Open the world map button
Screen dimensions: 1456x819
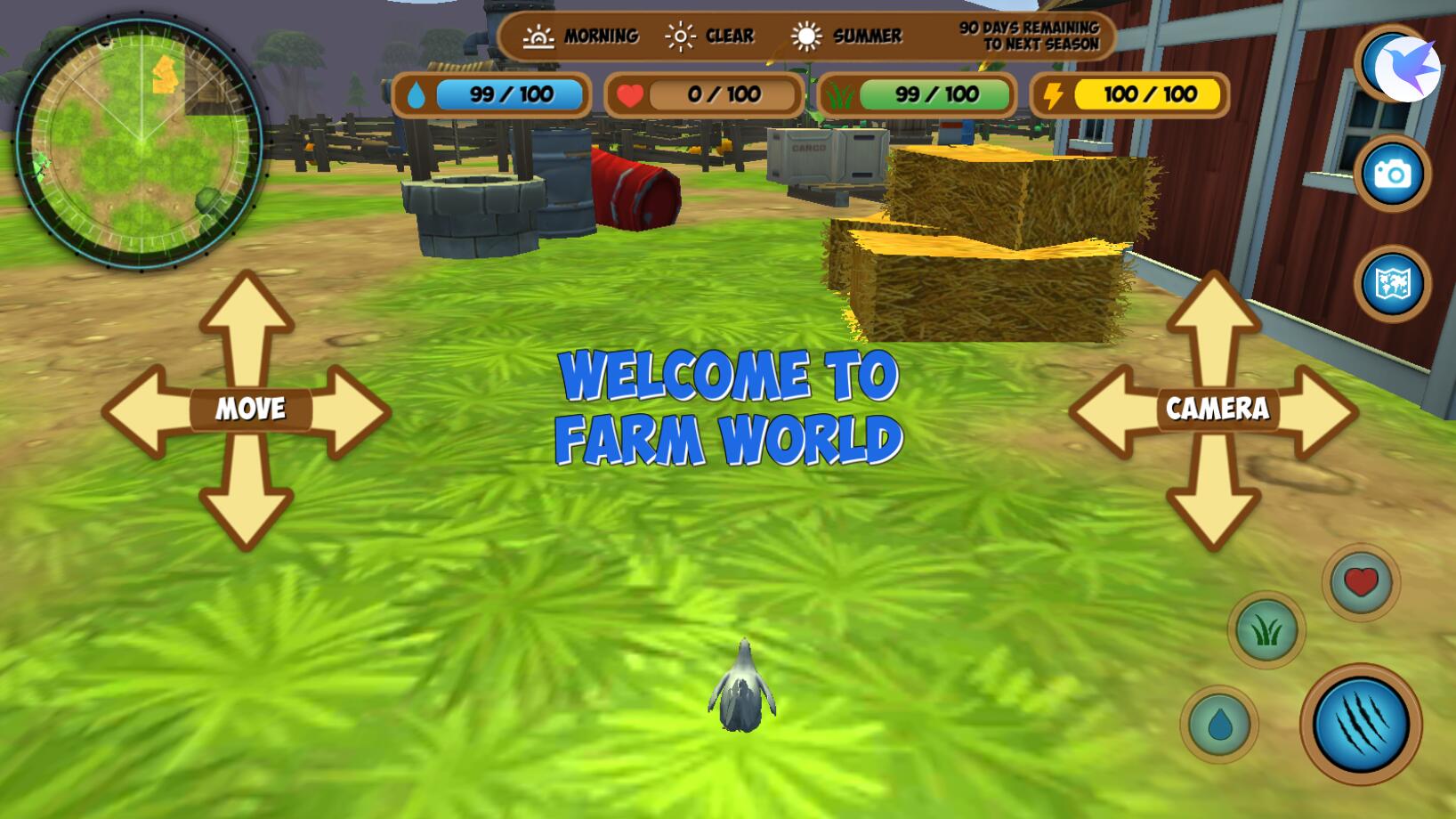point(1393,284)
